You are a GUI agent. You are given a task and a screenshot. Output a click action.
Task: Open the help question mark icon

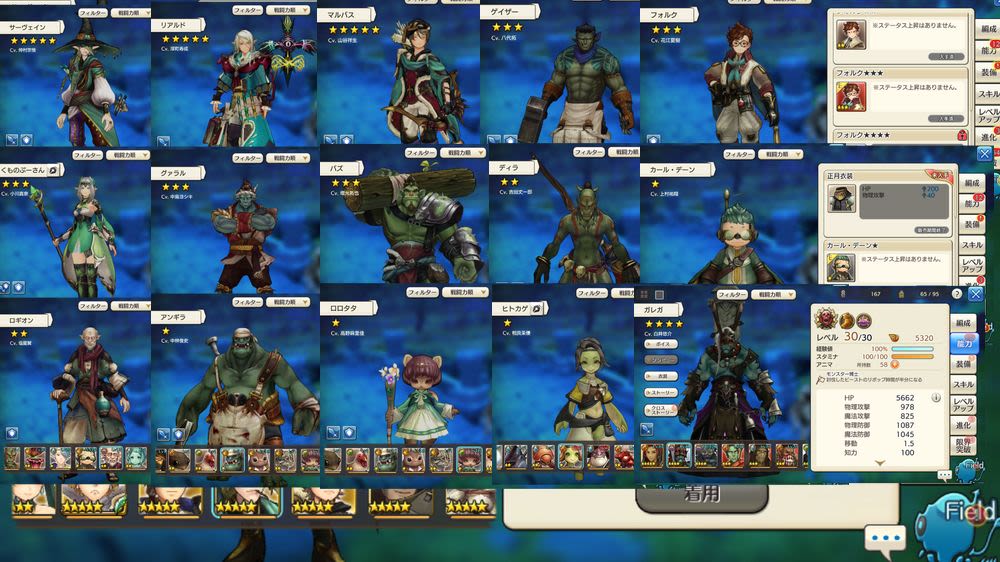pyautogui.click(x=957, y=295)
